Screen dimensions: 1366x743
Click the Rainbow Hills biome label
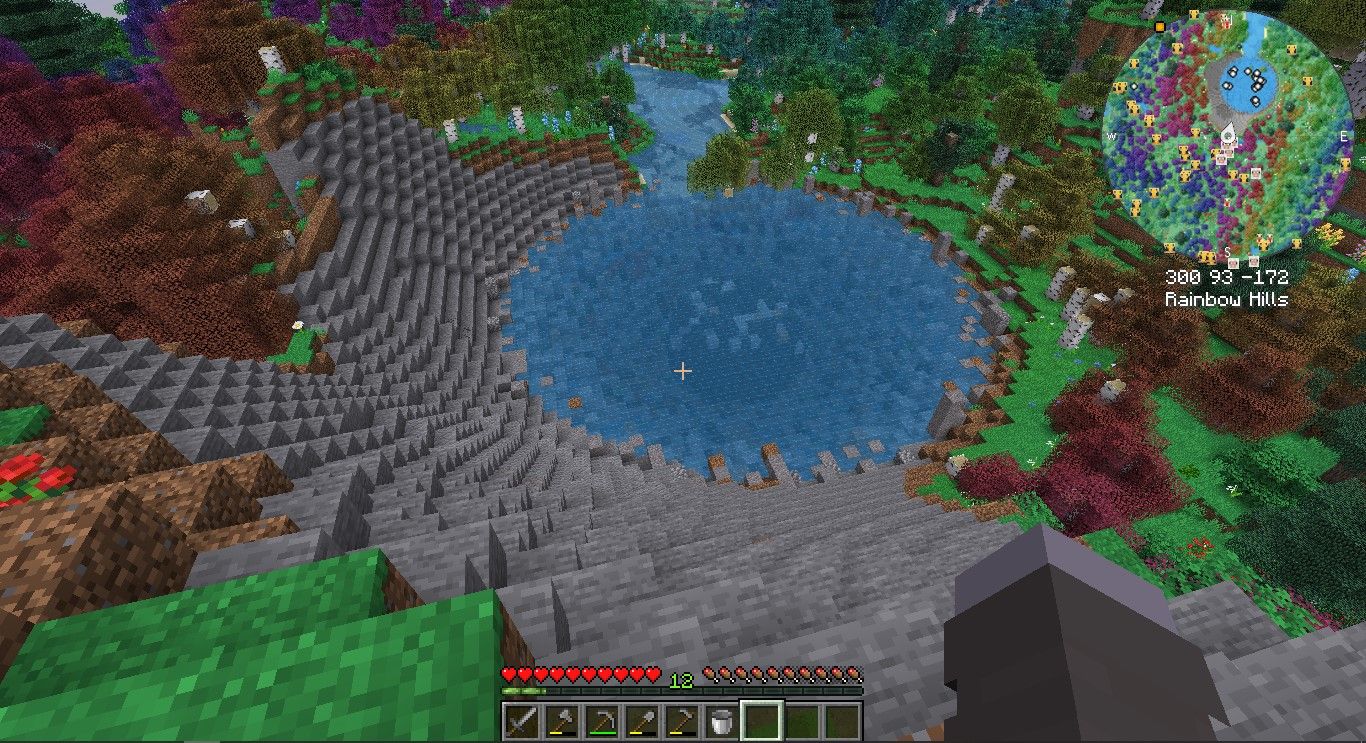click(x=1228, y=297)
